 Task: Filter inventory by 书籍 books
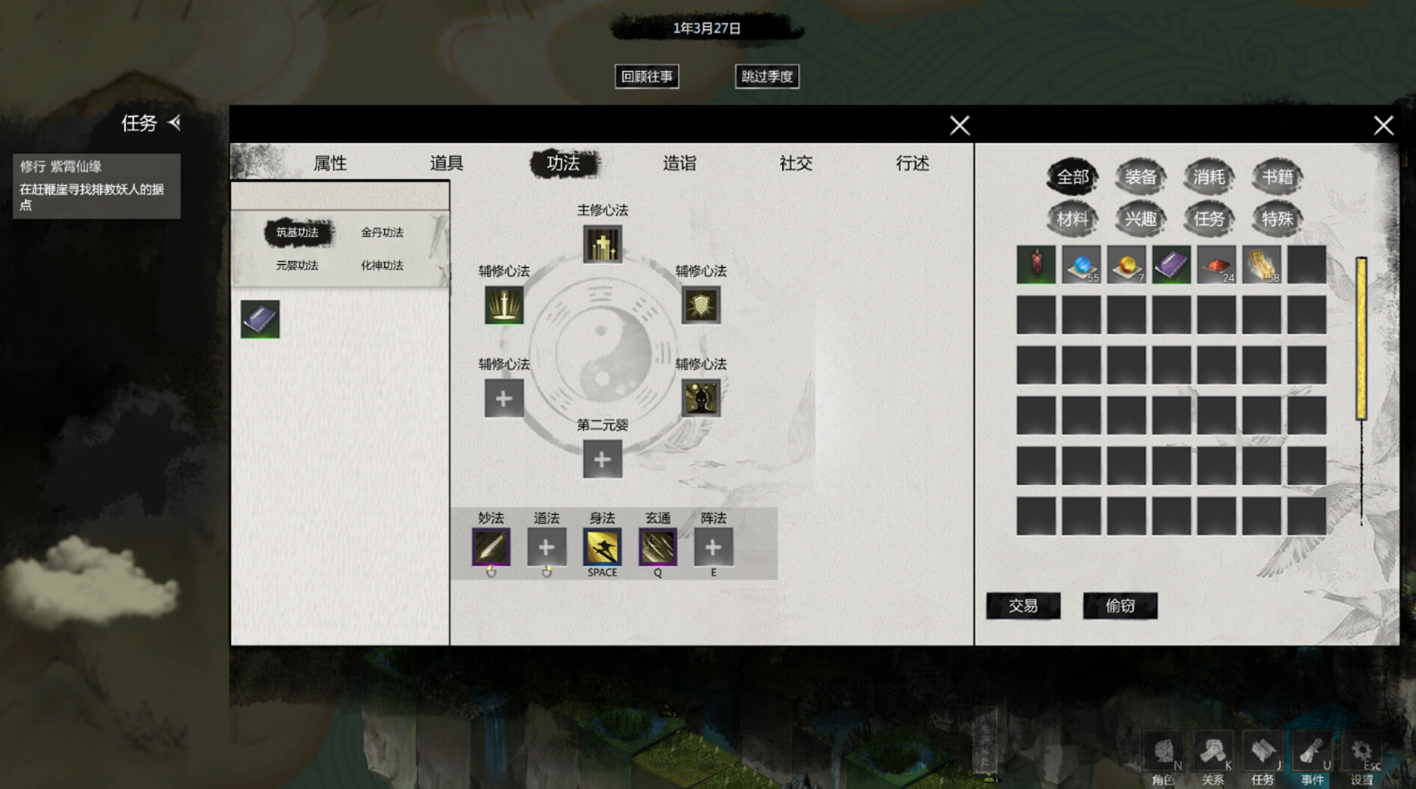tap(1277, 178)
